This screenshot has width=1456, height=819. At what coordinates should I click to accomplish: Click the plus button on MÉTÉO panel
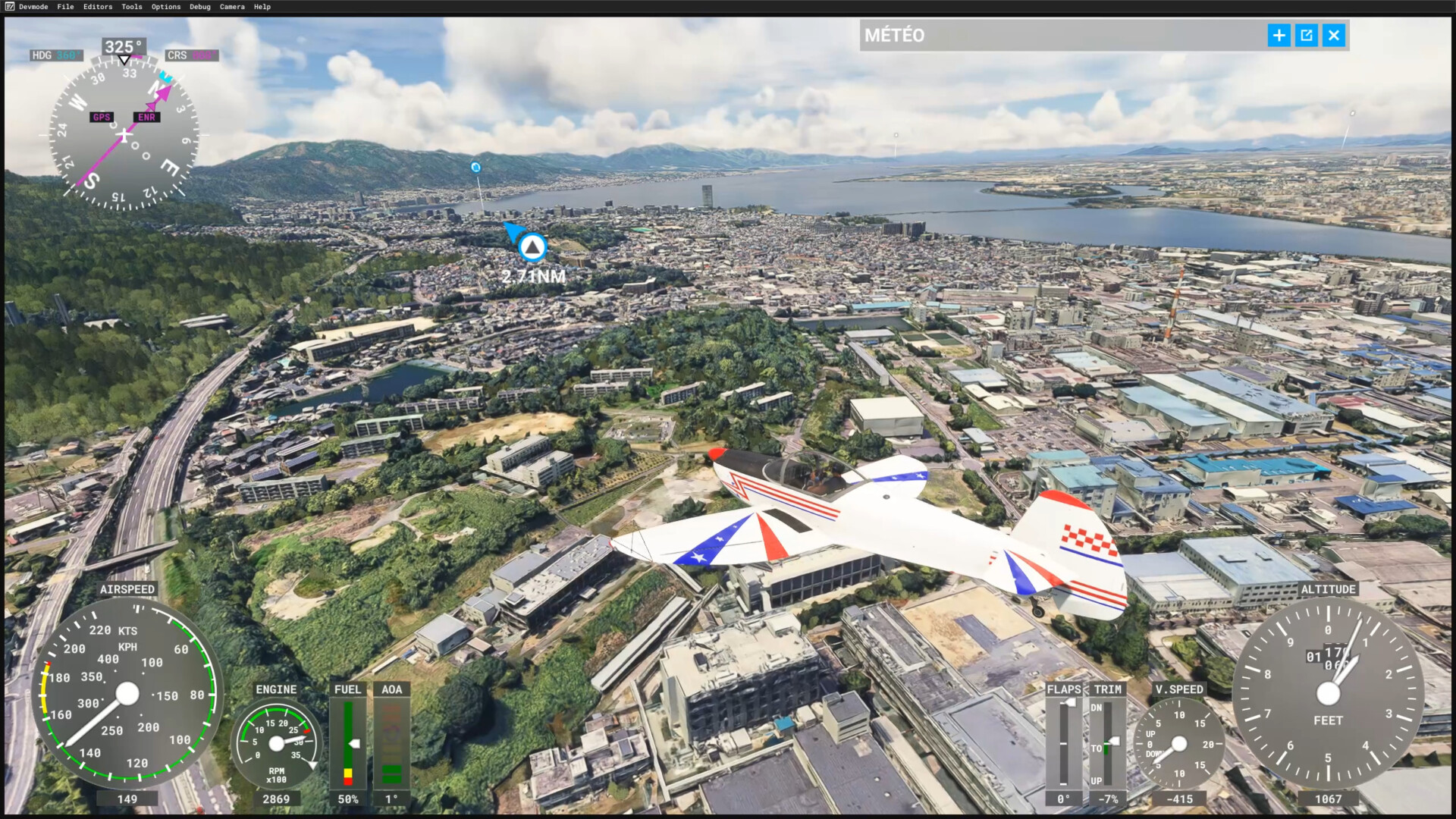(1279, 36)
